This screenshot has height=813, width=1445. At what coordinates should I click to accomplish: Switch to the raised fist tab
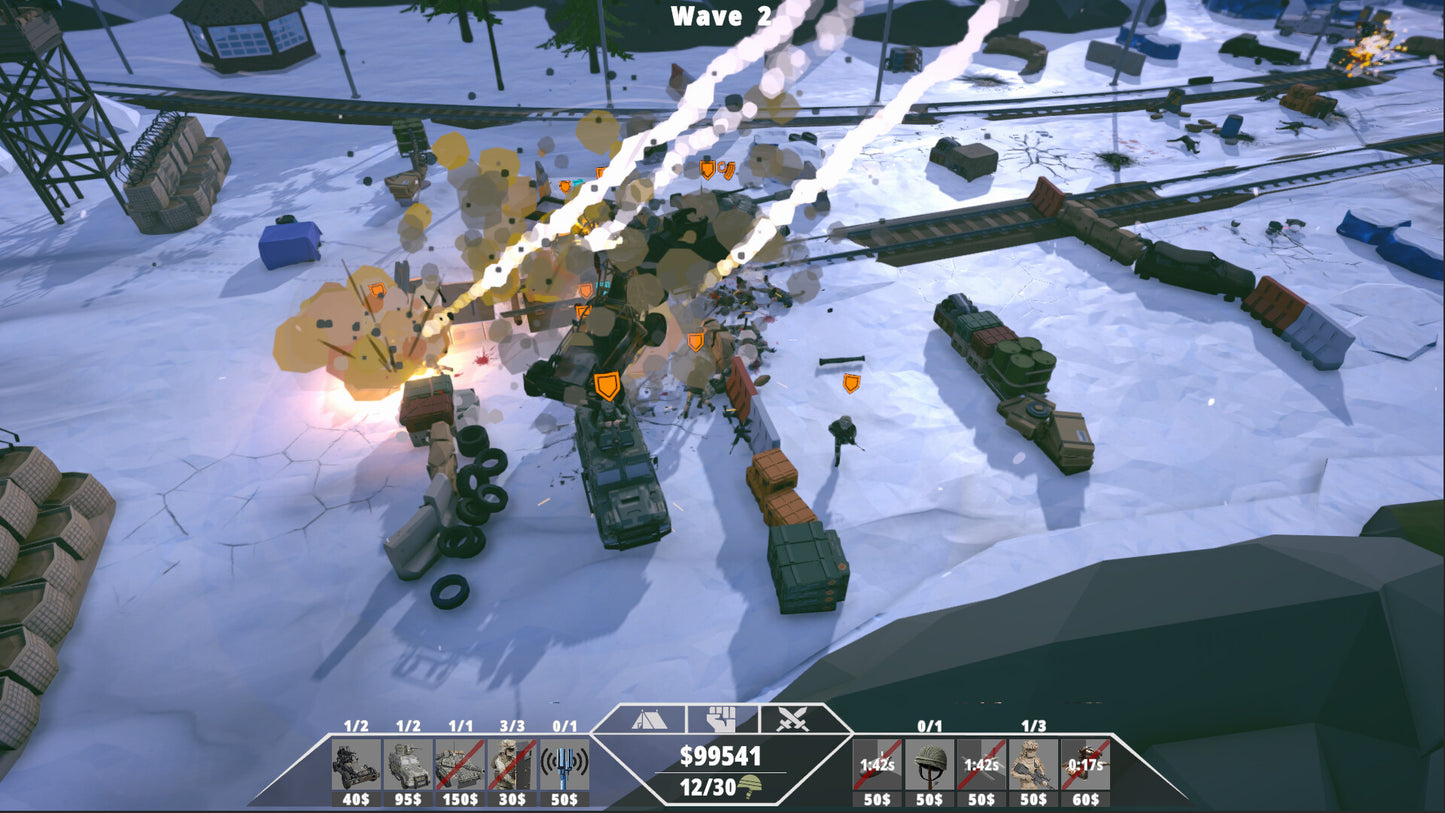721,719
